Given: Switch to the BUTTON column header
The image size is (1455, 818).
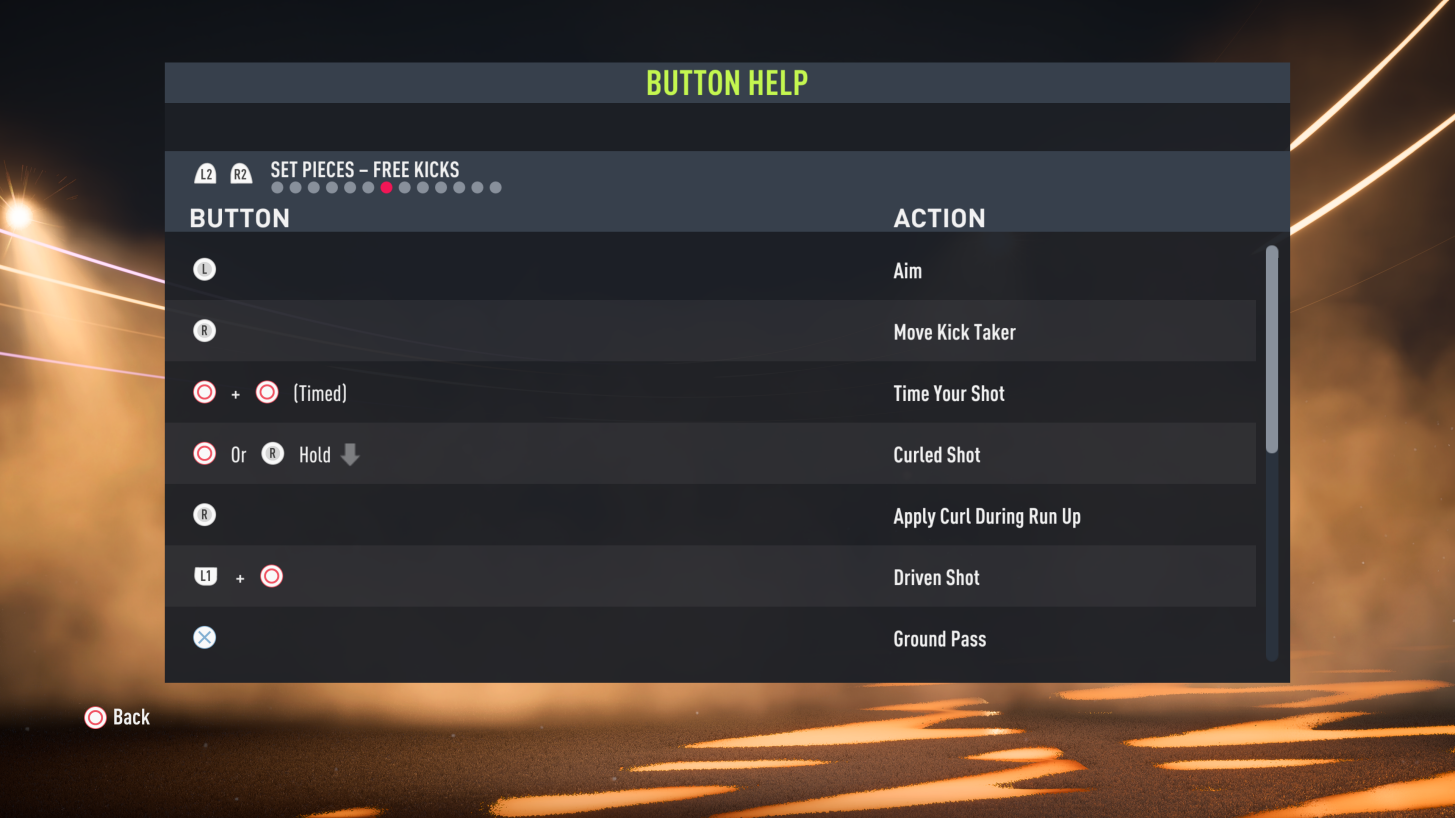Looking at the screenshot, I should pos(239,218).
